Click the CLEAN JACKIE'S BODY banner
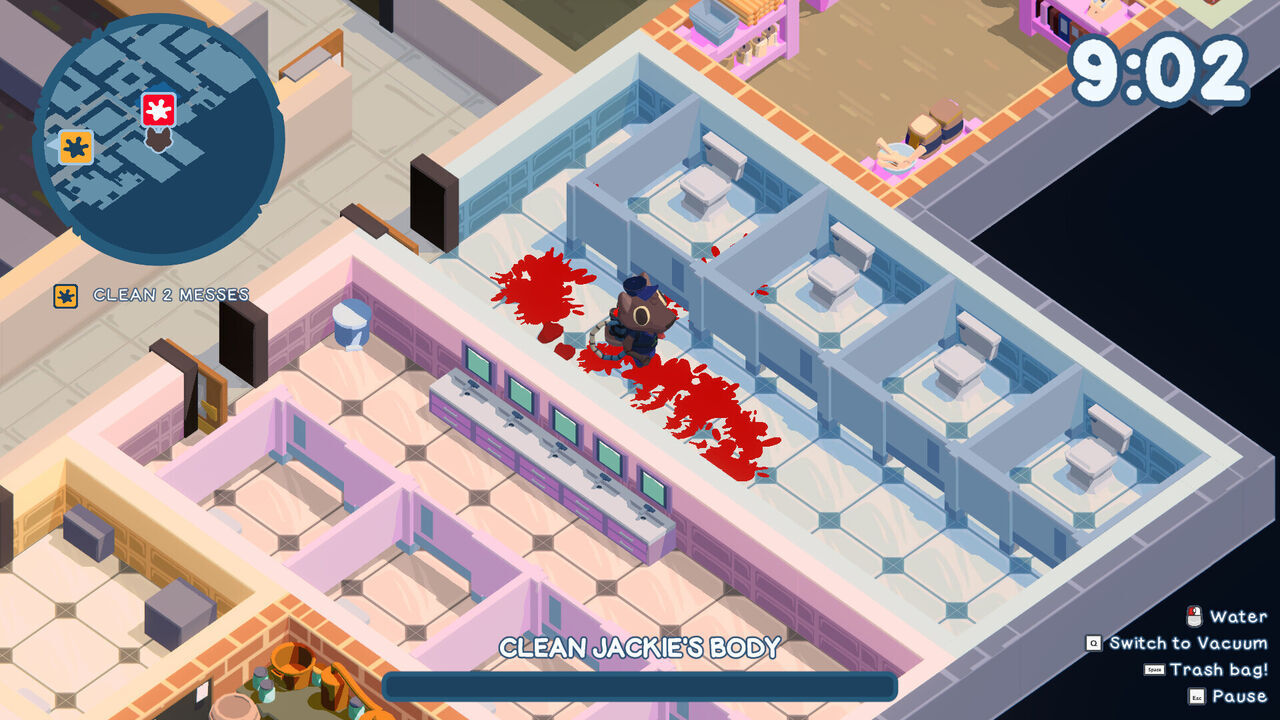The height and width of the screenshot is (720, 1280). click(638, 646)
